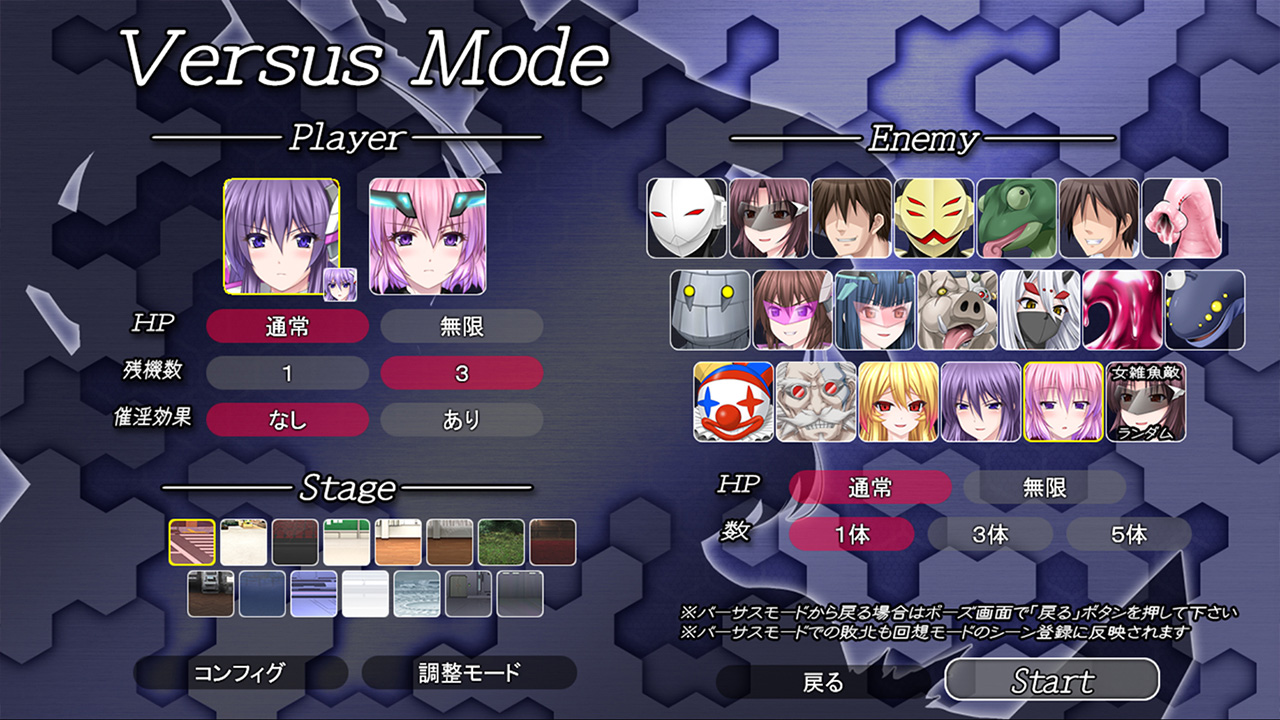Pick the green grass stage thumbnail

pos(501,542)
